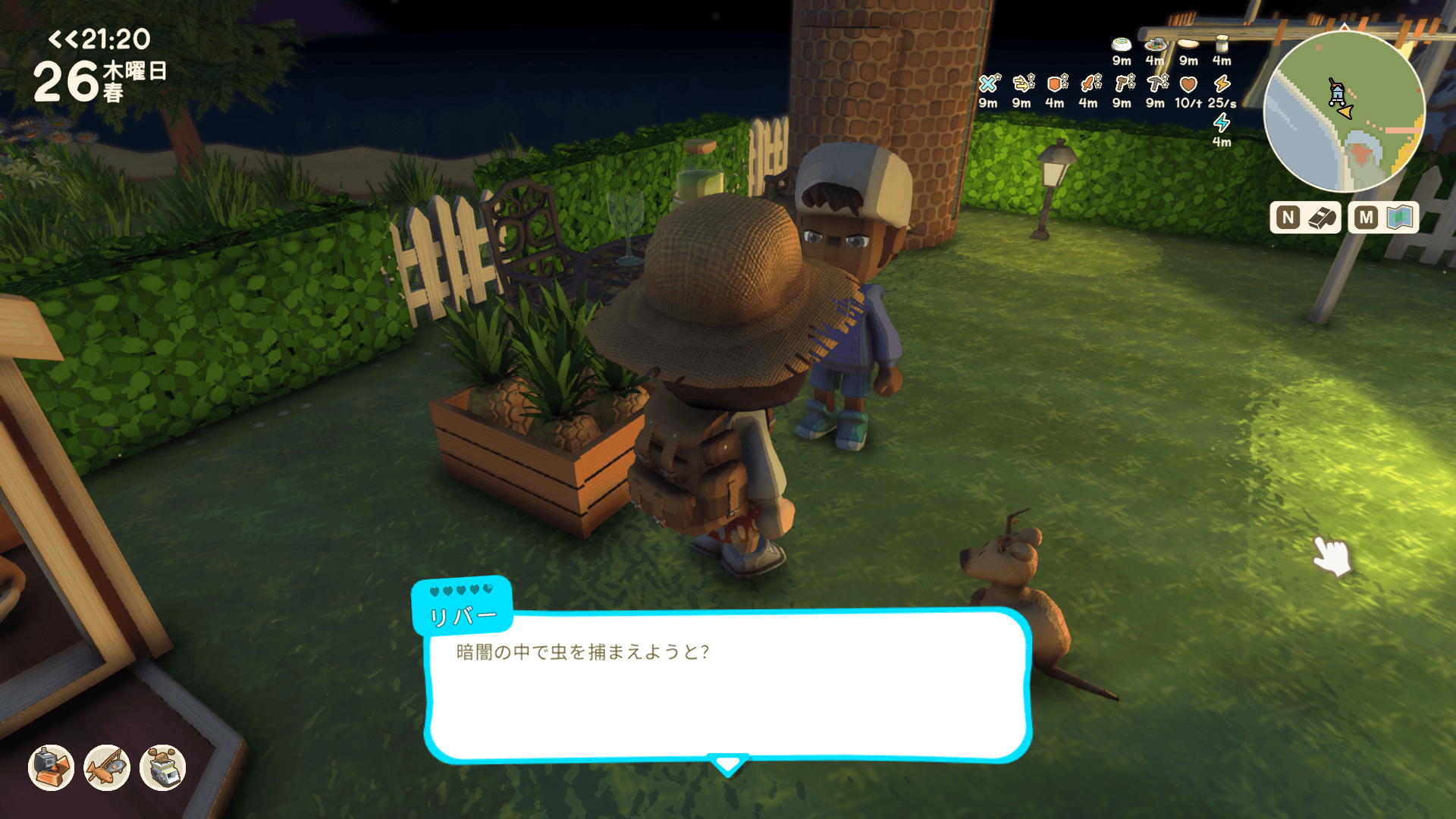Screen dimensions: 1456x819
Task: Open the world map with the map icon
Action: pyautogui.click(x=1399, y=218)
